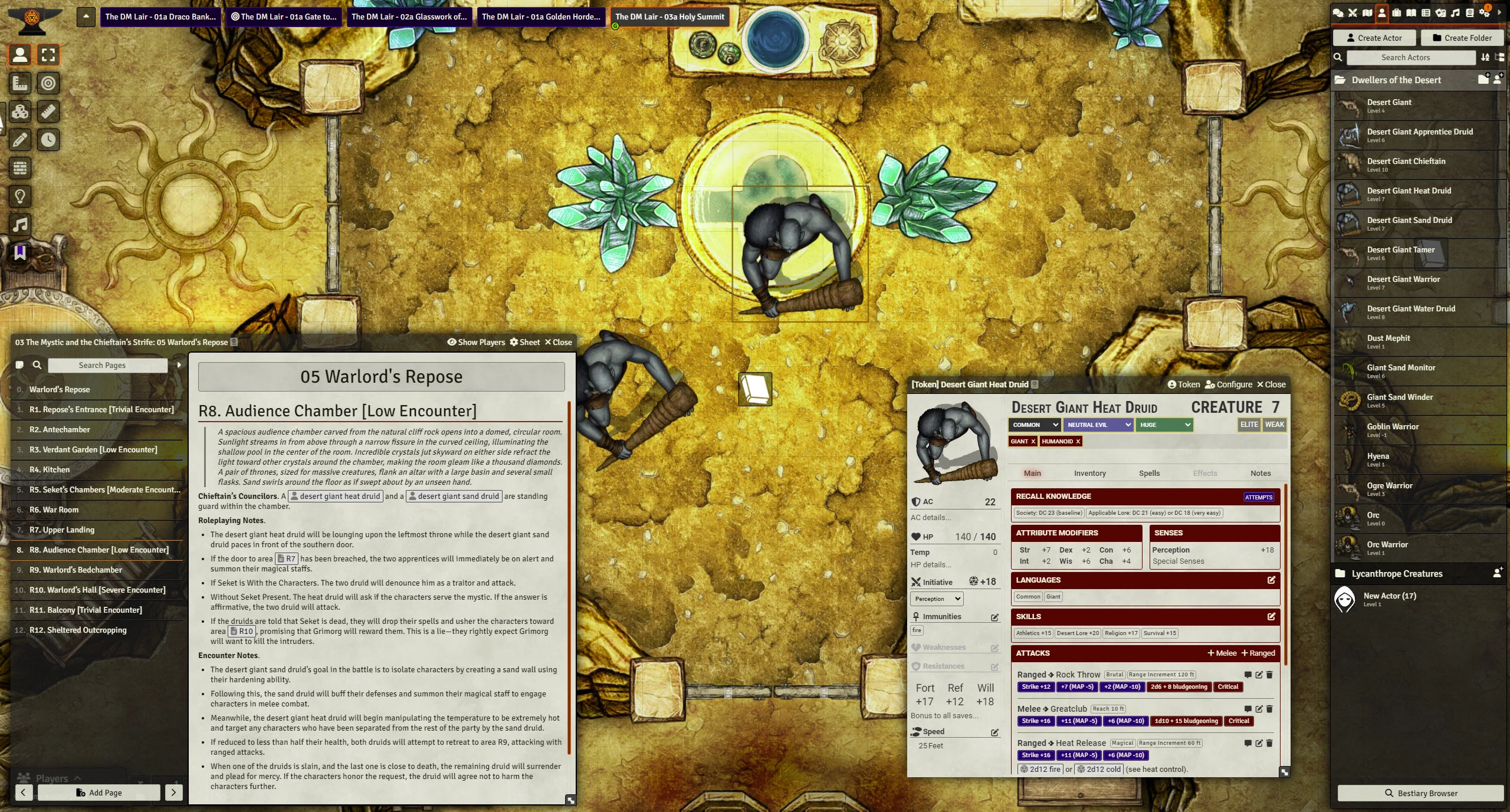Close the Warlord's Repose journal

click(x=558, y=342)
